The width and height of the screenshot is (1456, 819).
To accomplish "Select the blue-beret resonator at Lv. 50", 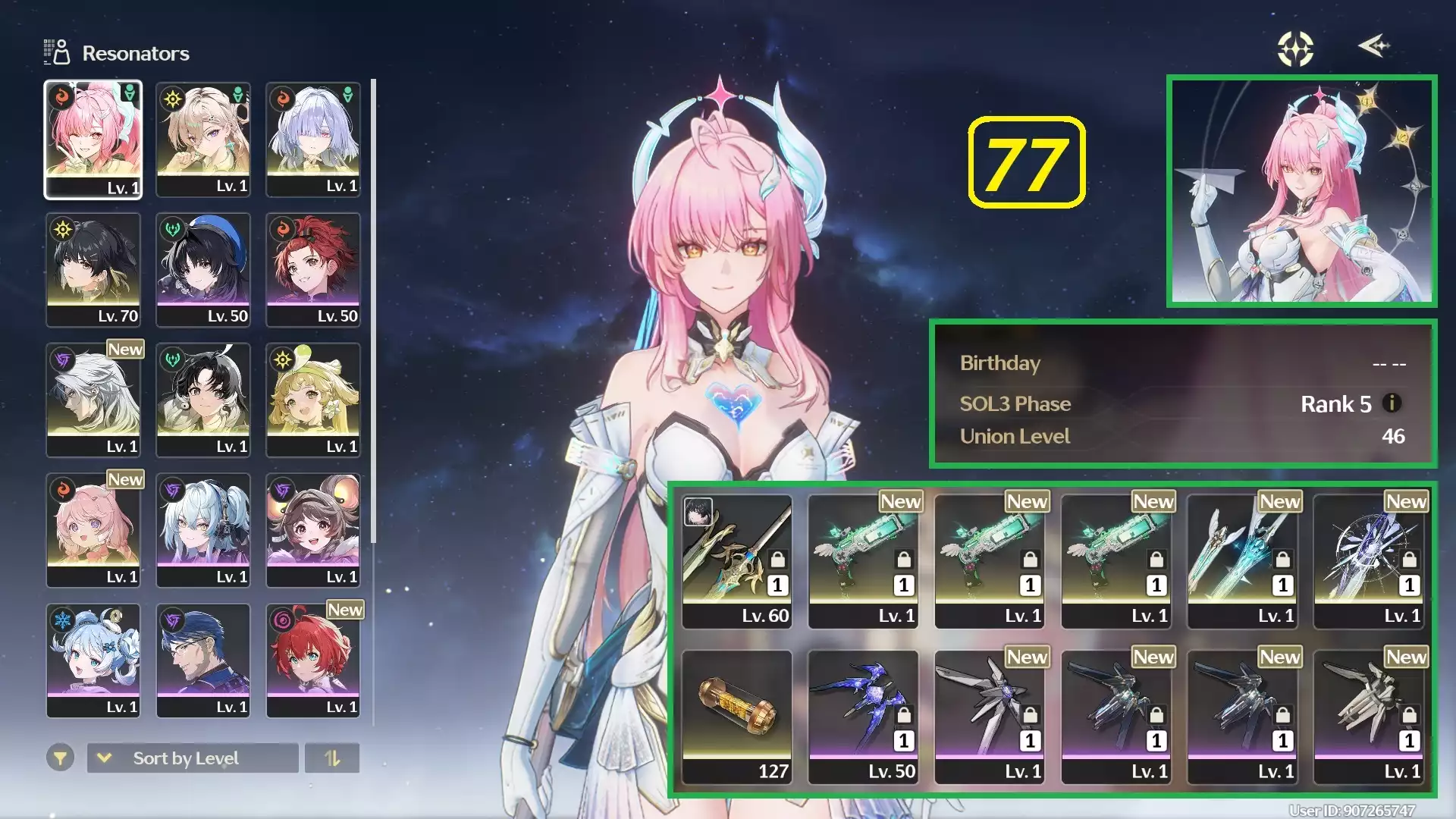I will click(x=202, y=270).
